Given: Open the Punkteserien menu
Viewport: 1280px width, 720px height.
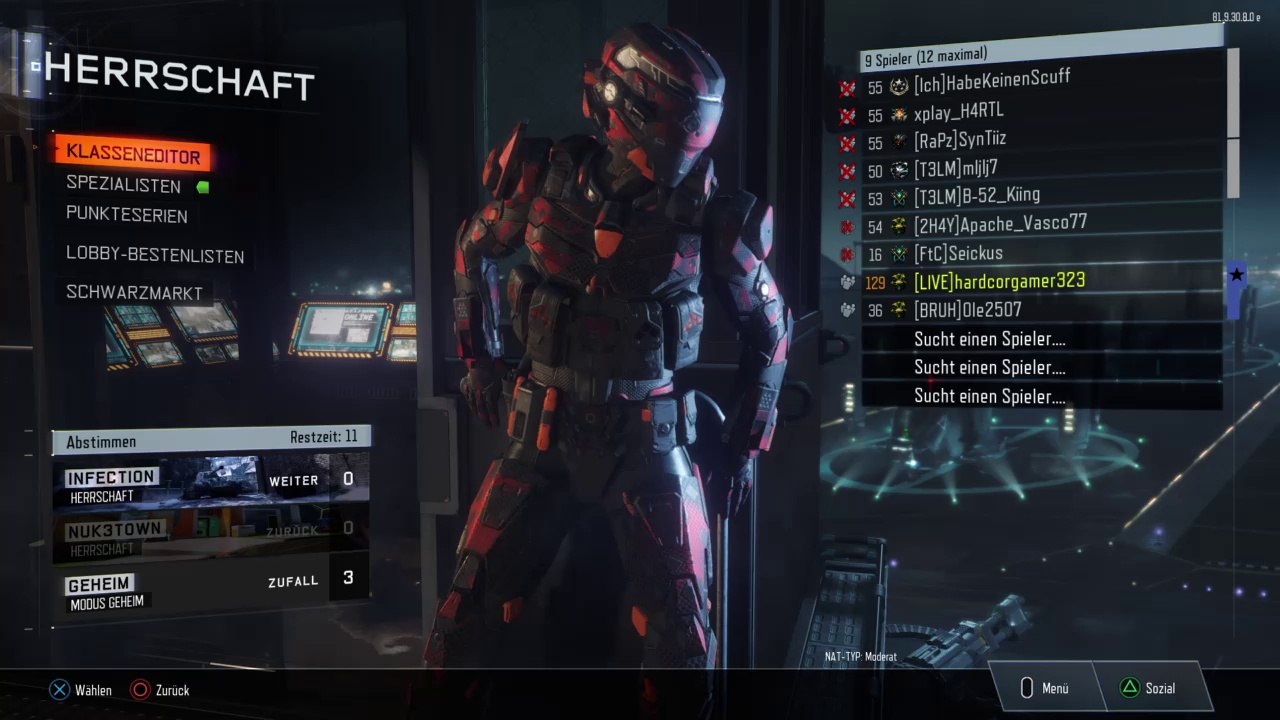Looking at the screenshot, I should point(127,215).
